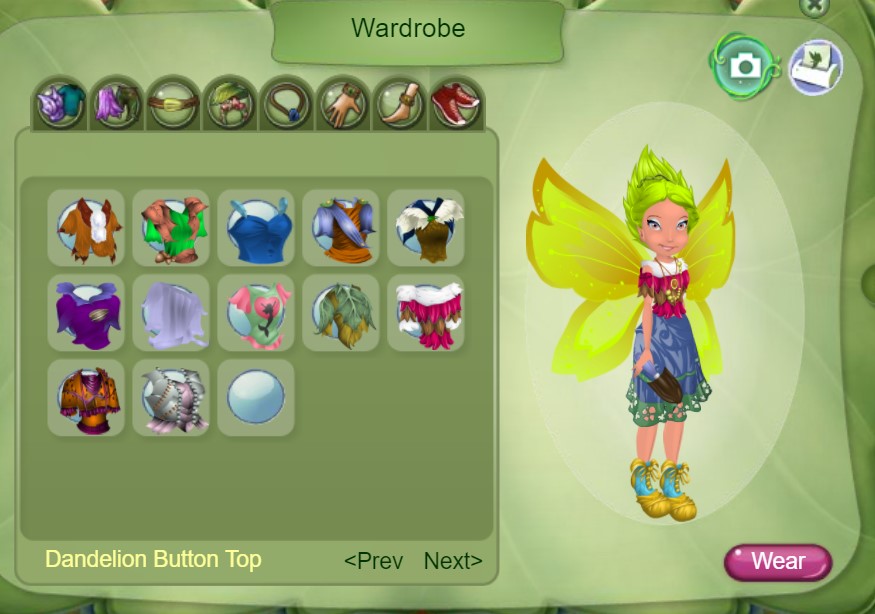Choose the pink mermaid heart top

coord(256,313)
